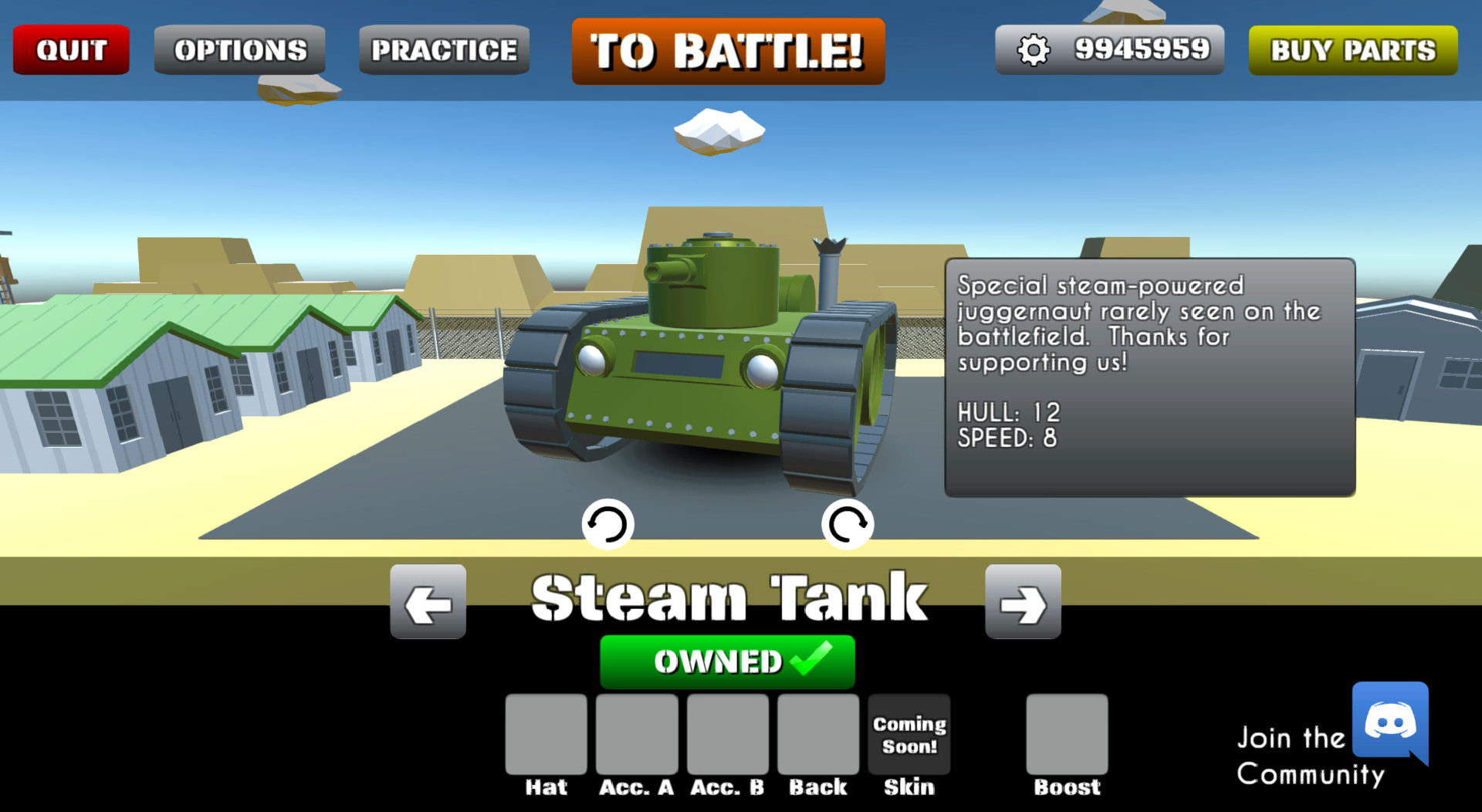1482x812 pixels.
Task: Select the Acc. A equipment slot
Action: tap(637, 734)
